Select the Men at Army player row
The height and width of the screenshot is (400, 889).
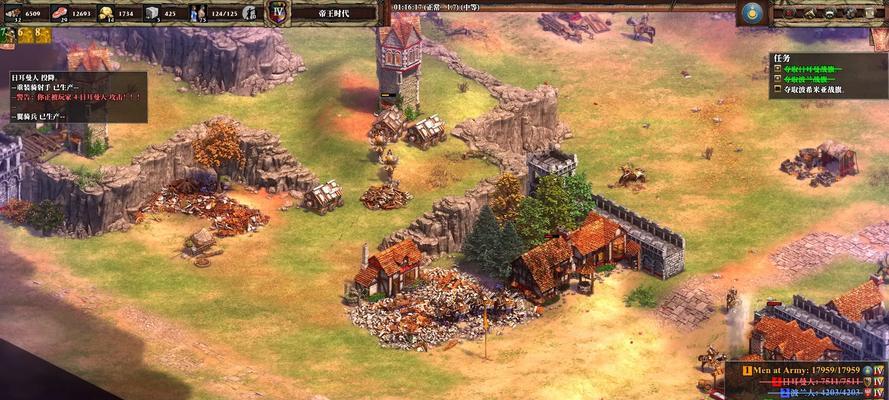(800, 370)
